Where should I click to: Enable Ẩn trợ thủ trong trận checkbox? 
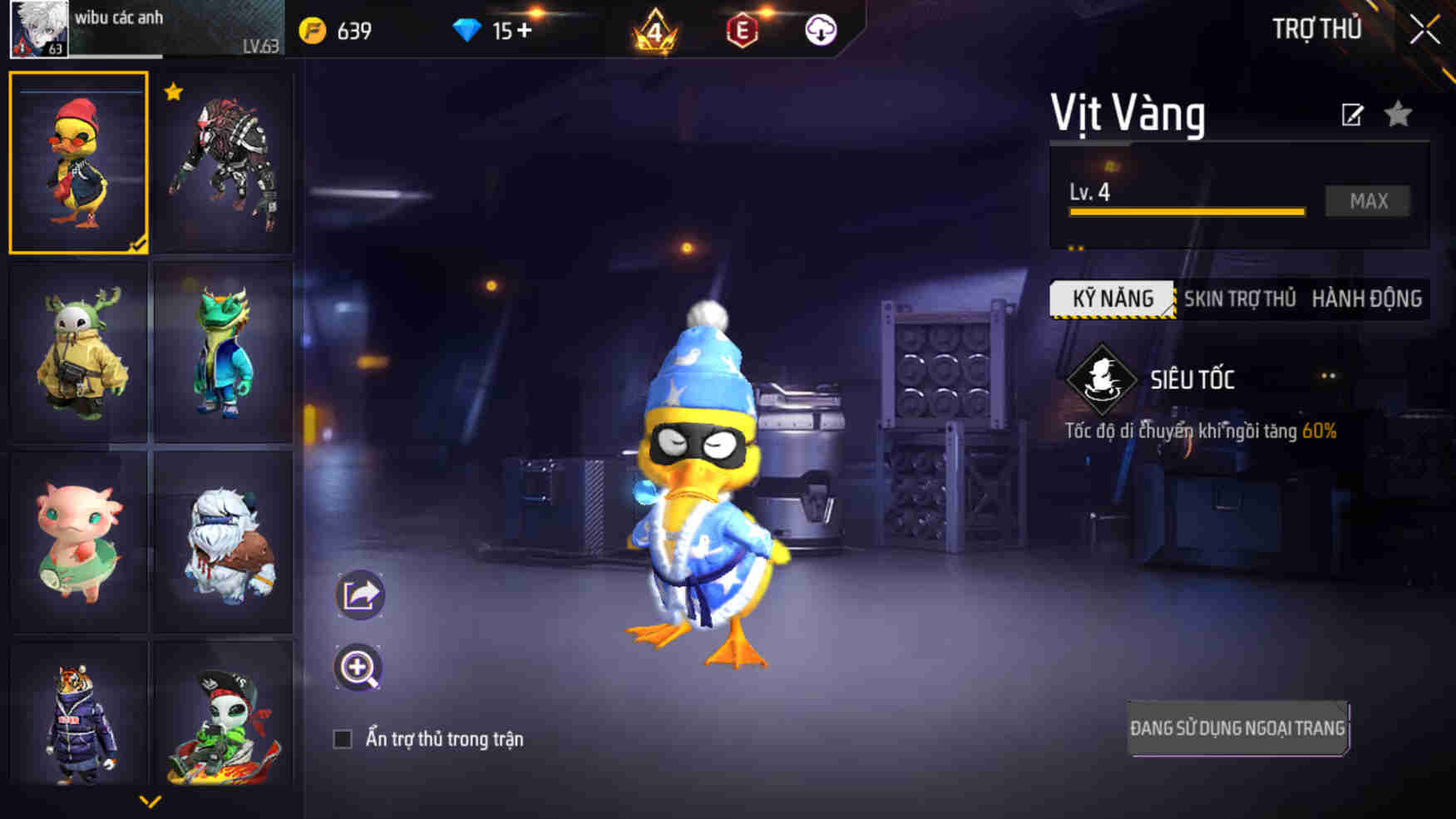tap(343, 738)
